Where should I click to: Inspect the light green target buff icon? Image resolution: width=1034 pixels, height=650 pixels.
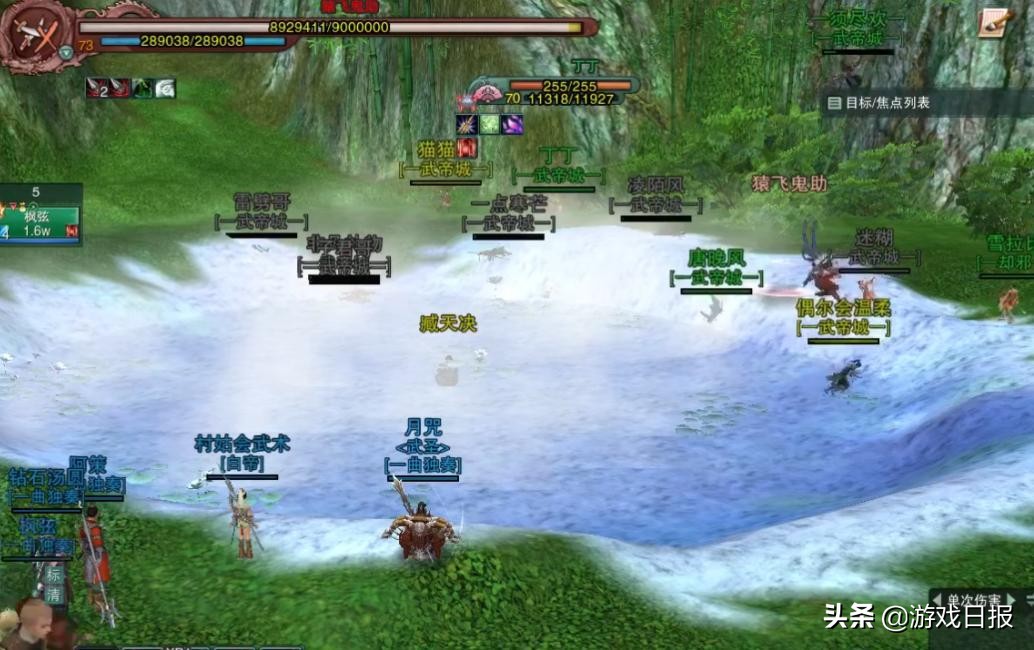(x=489, y=125)
